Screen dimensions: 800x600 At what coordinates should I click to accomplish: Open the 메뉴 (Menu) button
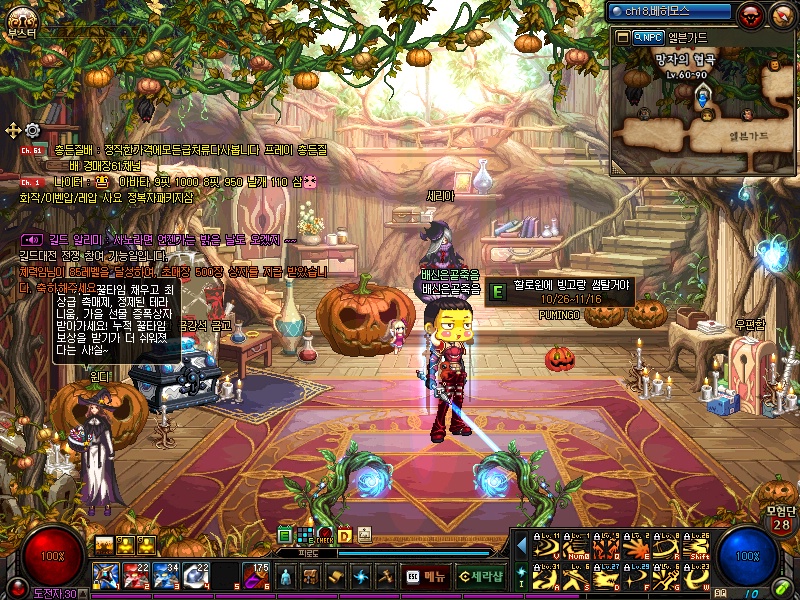(426, 577)
